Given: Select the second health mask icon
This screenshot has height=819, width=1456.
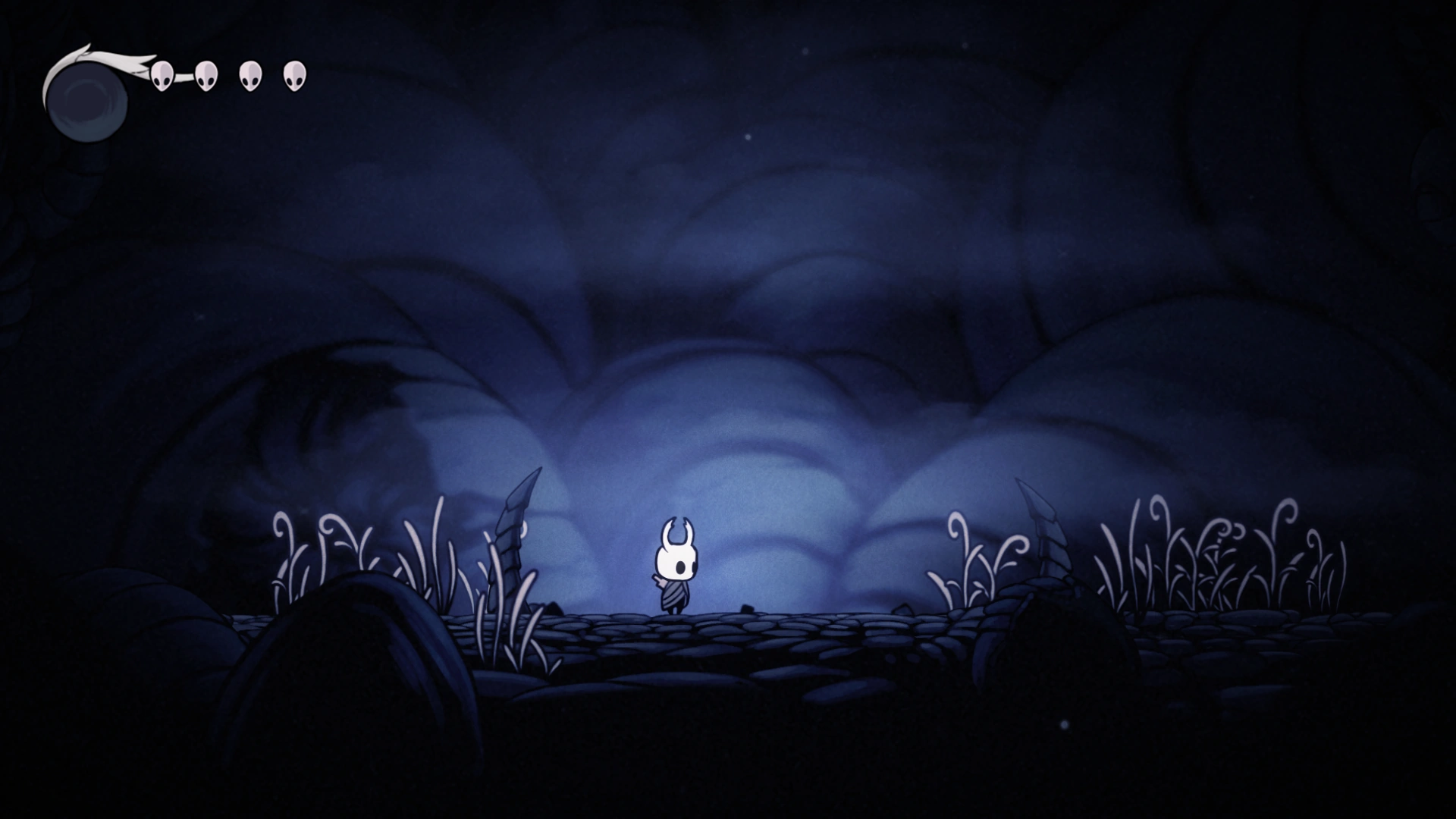Looking at the screenshot, I should pyautogui.click(x=205, y=76).
